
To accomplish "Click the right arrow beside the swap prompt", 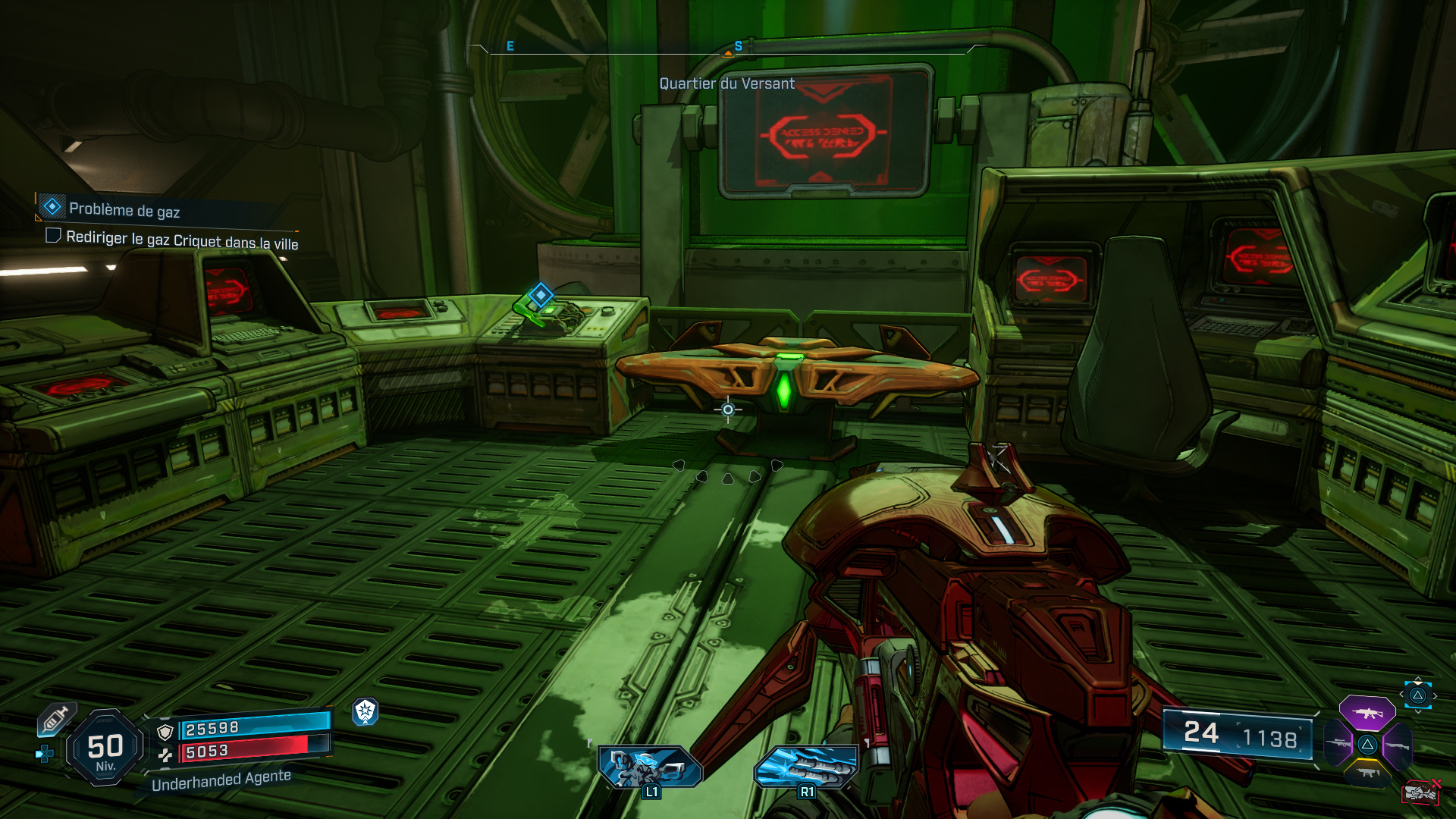I will 1436,695.
